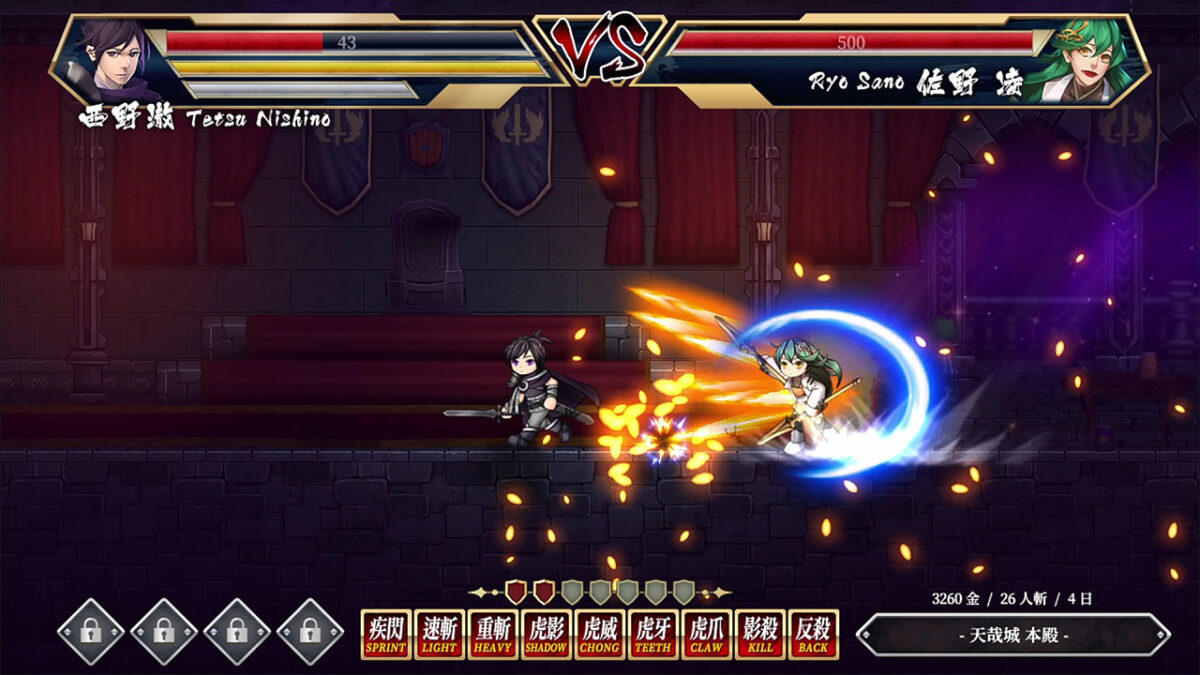The image size is (1200, 675).
Task: Click Ryo Sano's portrait
Action: tap(1083, 60)
